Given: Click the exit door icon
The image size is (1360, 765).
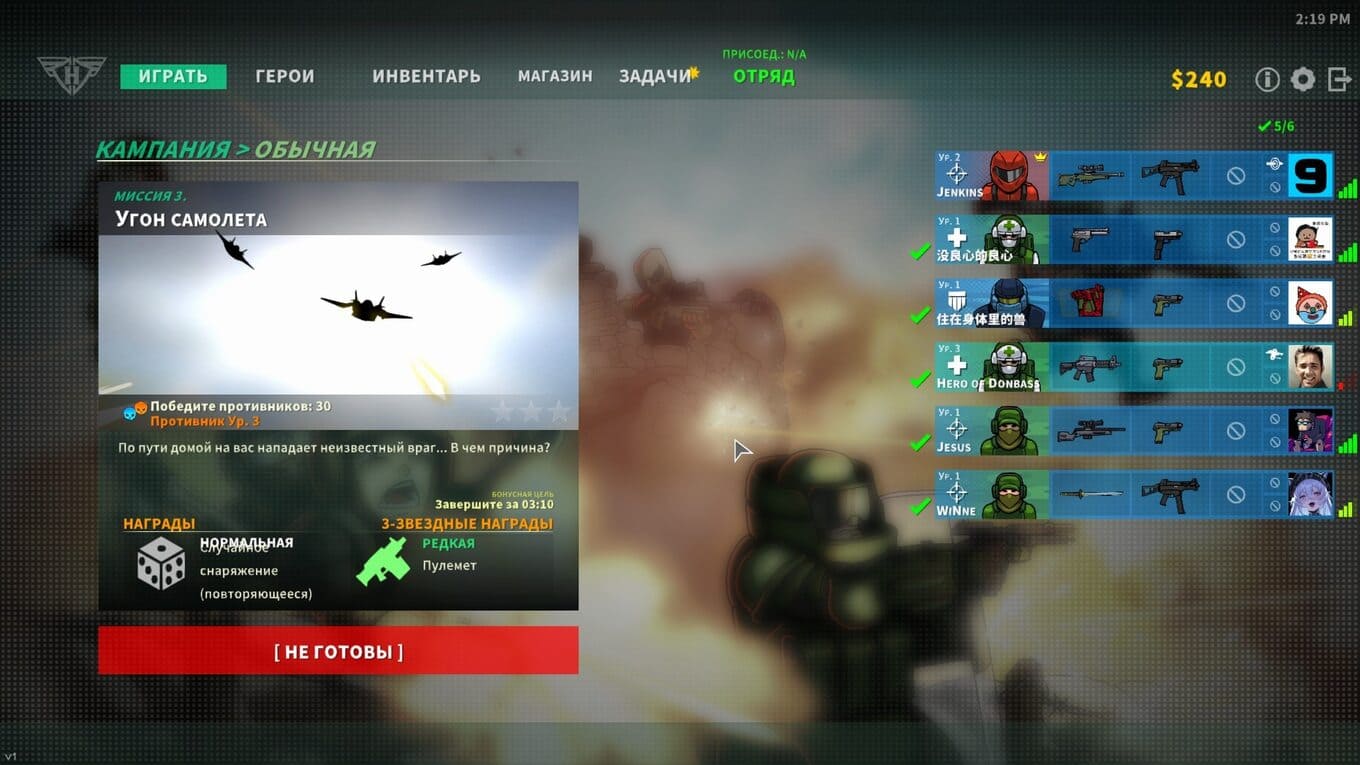Looking at the screenshot, I should 1339,80.
